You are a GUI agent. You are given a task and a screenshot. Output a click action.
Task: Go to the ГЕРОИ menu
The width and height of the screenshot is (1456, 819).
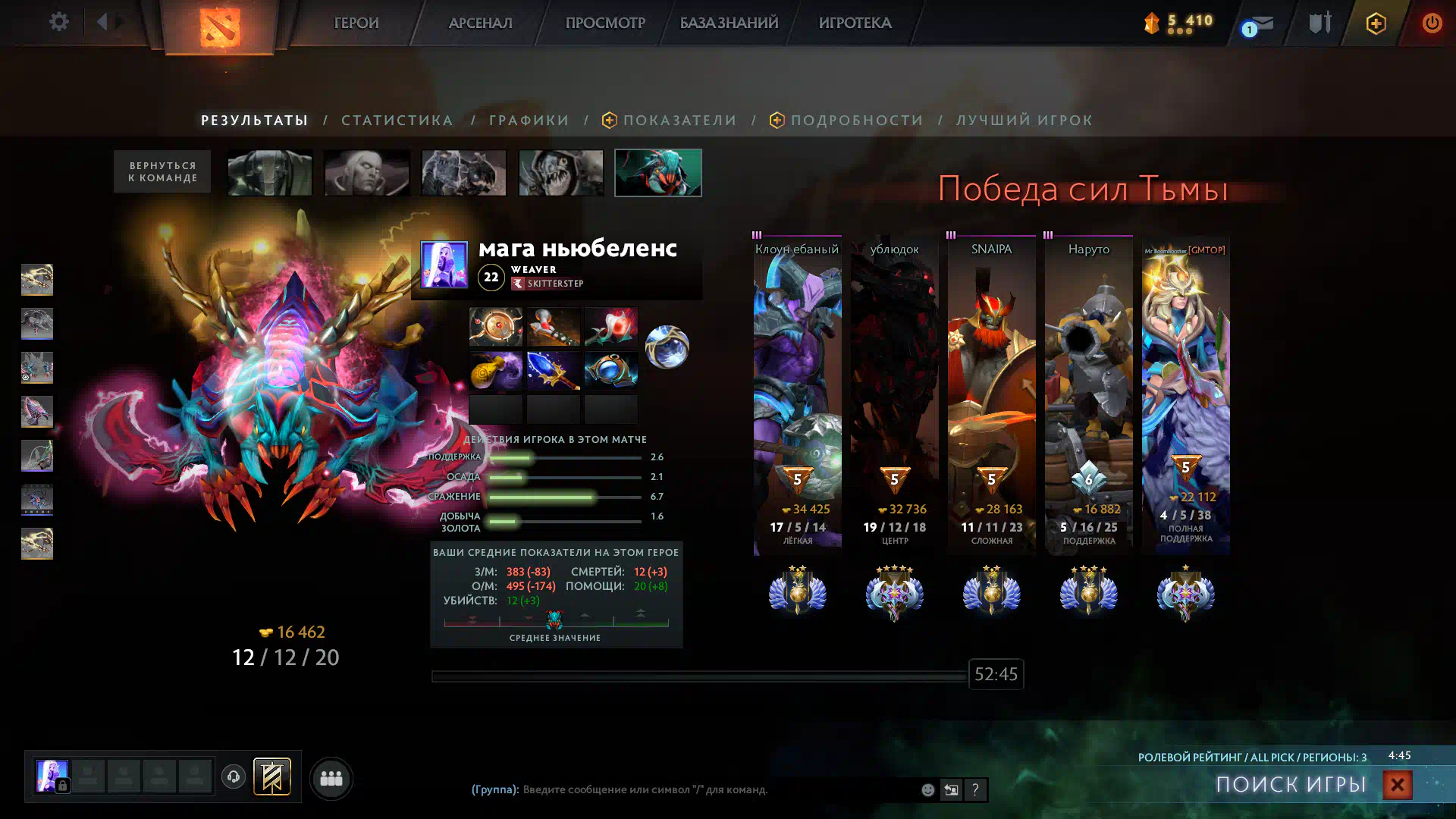point(356,23)
